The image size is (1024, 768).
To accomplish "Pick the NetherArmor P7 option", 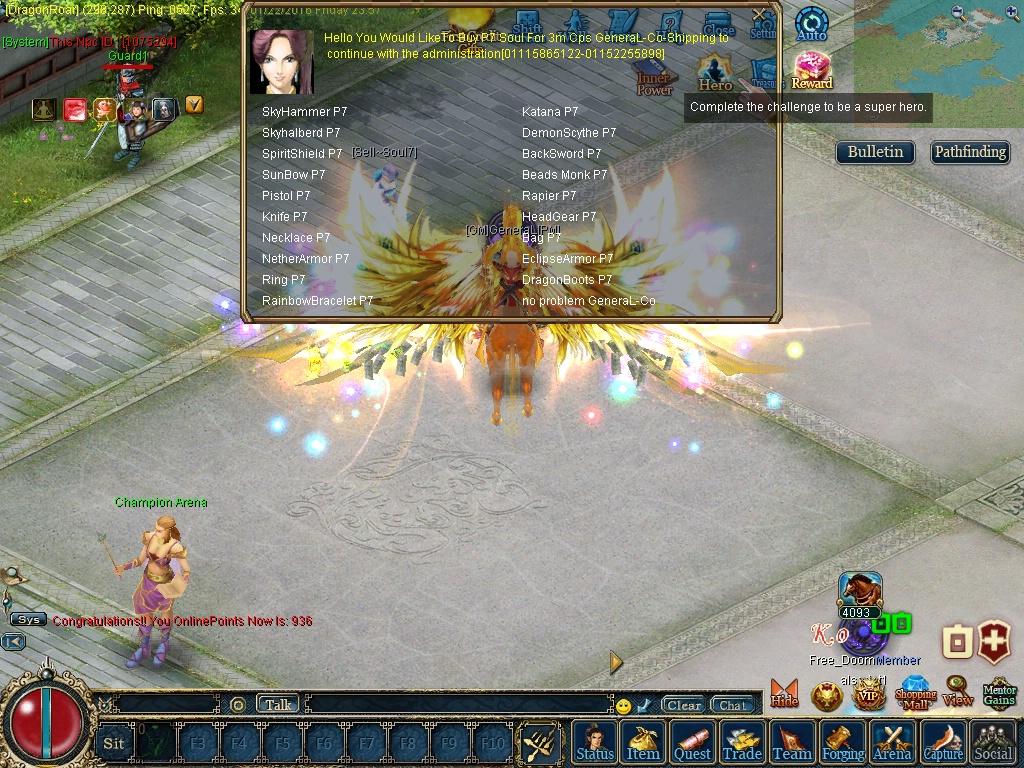I will [x=305, y=259].
